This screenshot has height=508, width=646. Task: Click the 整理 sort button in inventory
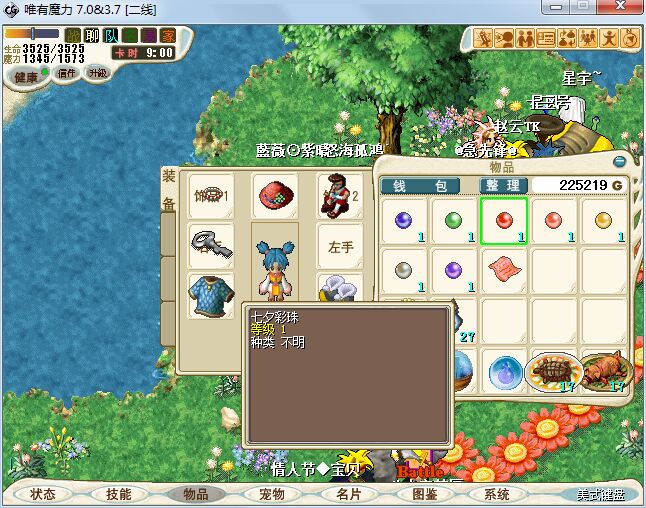[x=502, y=185]
